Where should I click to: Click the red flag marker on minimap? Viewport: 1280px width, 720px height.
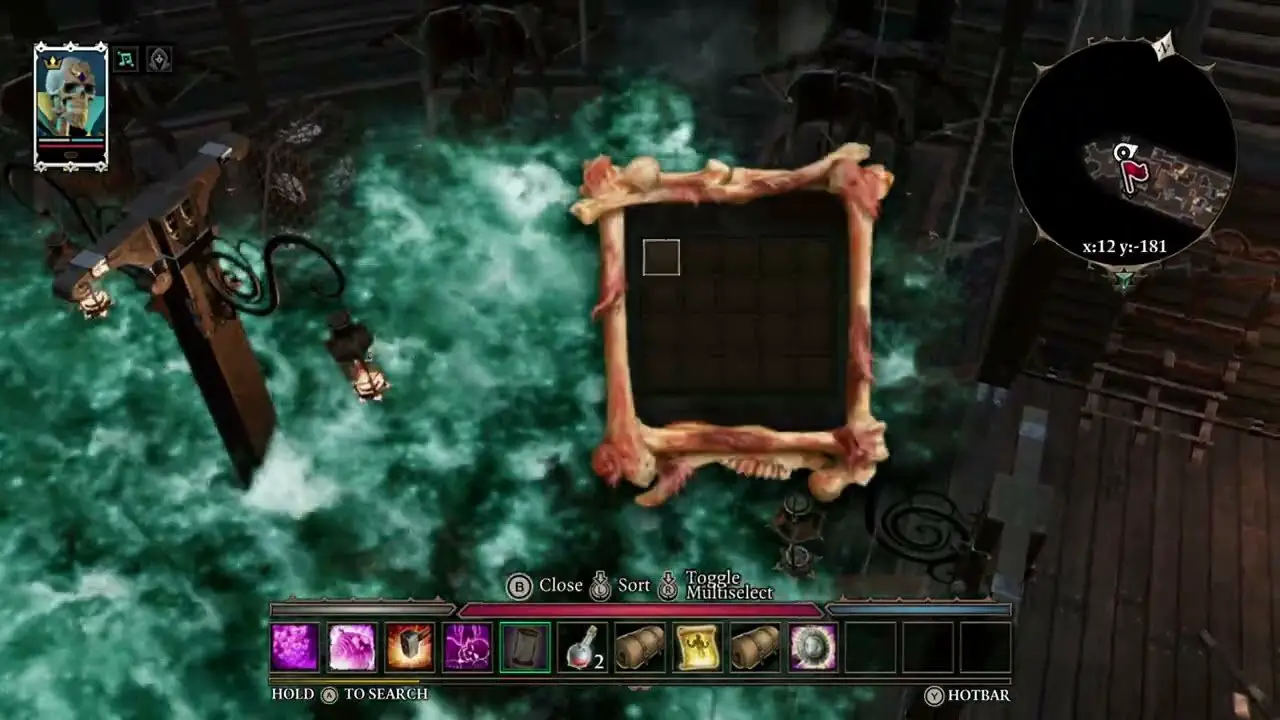click(1134, 174)
